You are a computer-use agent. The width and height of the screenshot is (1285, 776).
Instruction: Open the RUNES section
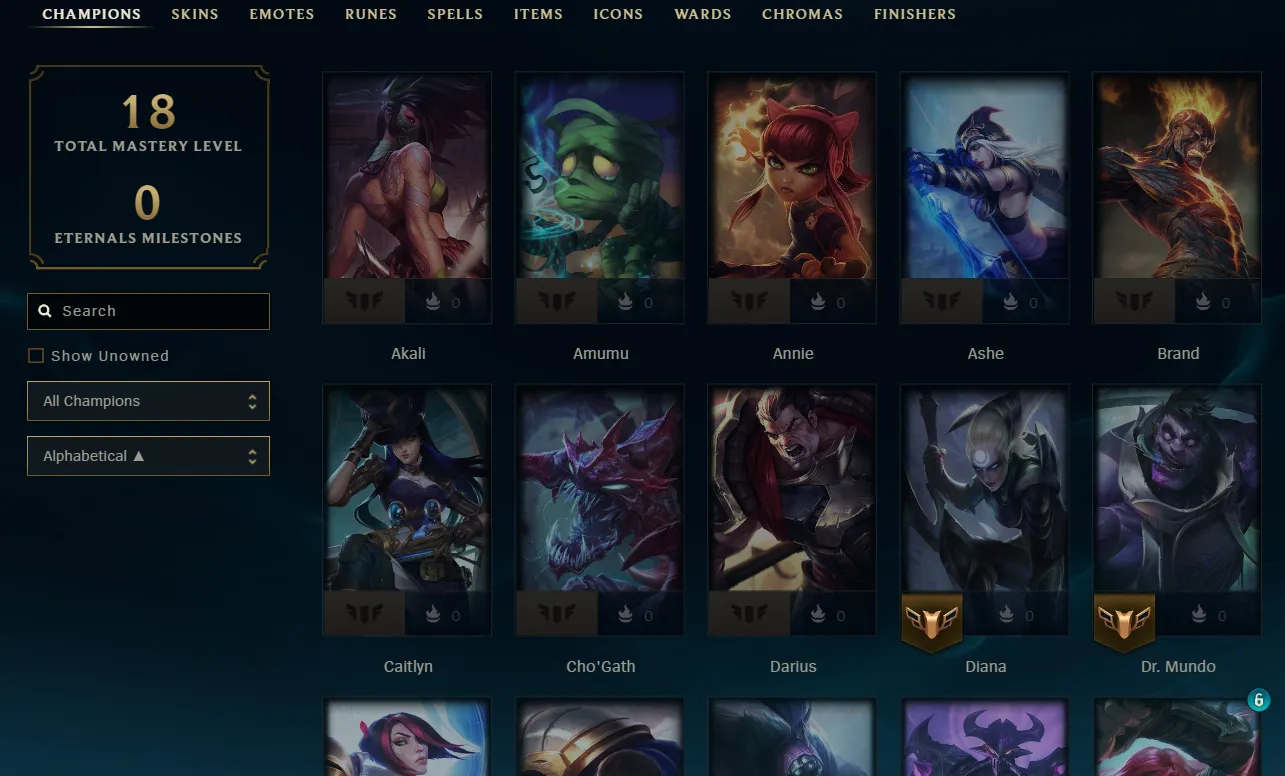point(371,14)
